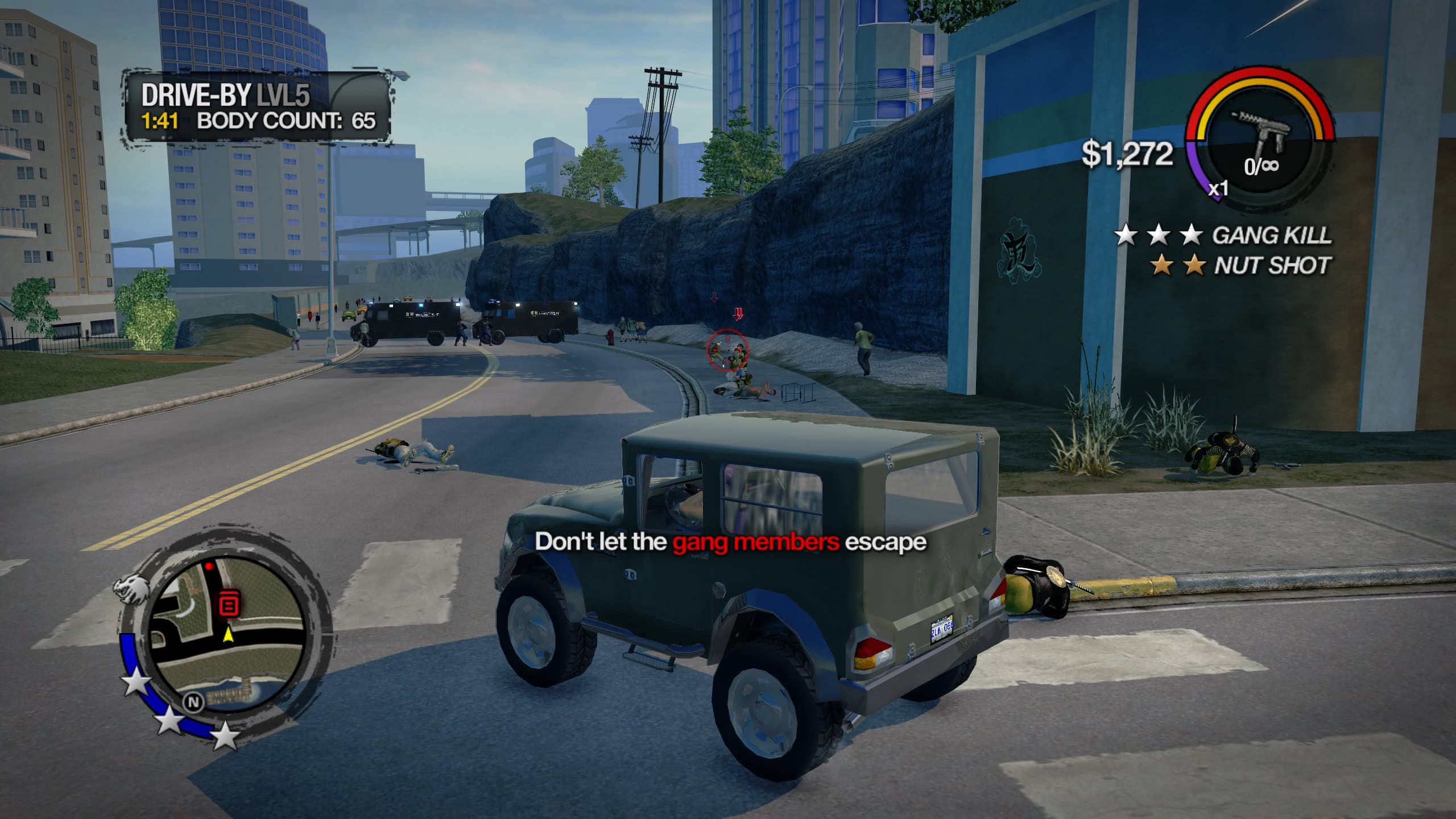Select the yellow player arrow on minimap
This screenshot has width=1456, height=819.
tap(229, 634)
